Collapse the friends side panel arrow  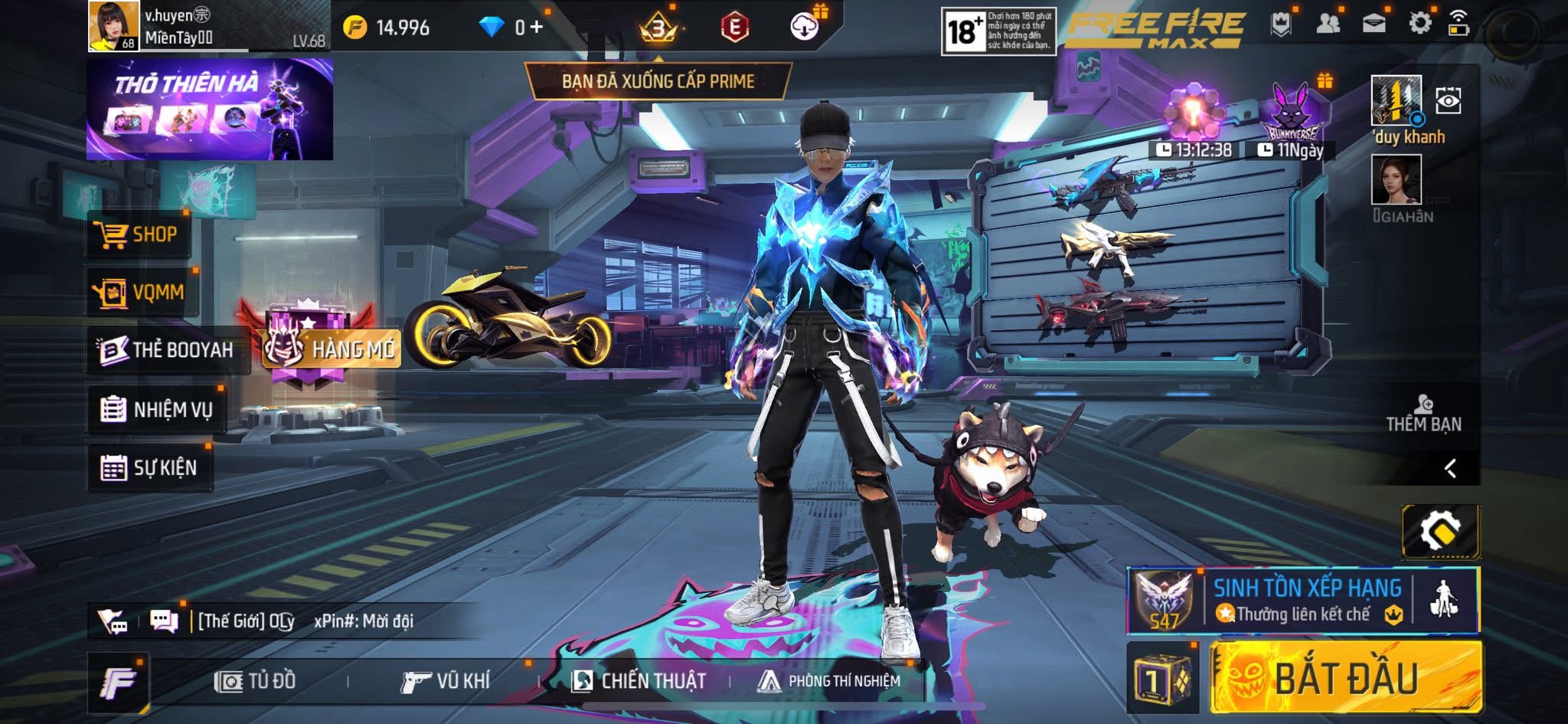pyautogui.click(x=1450, y=468)
